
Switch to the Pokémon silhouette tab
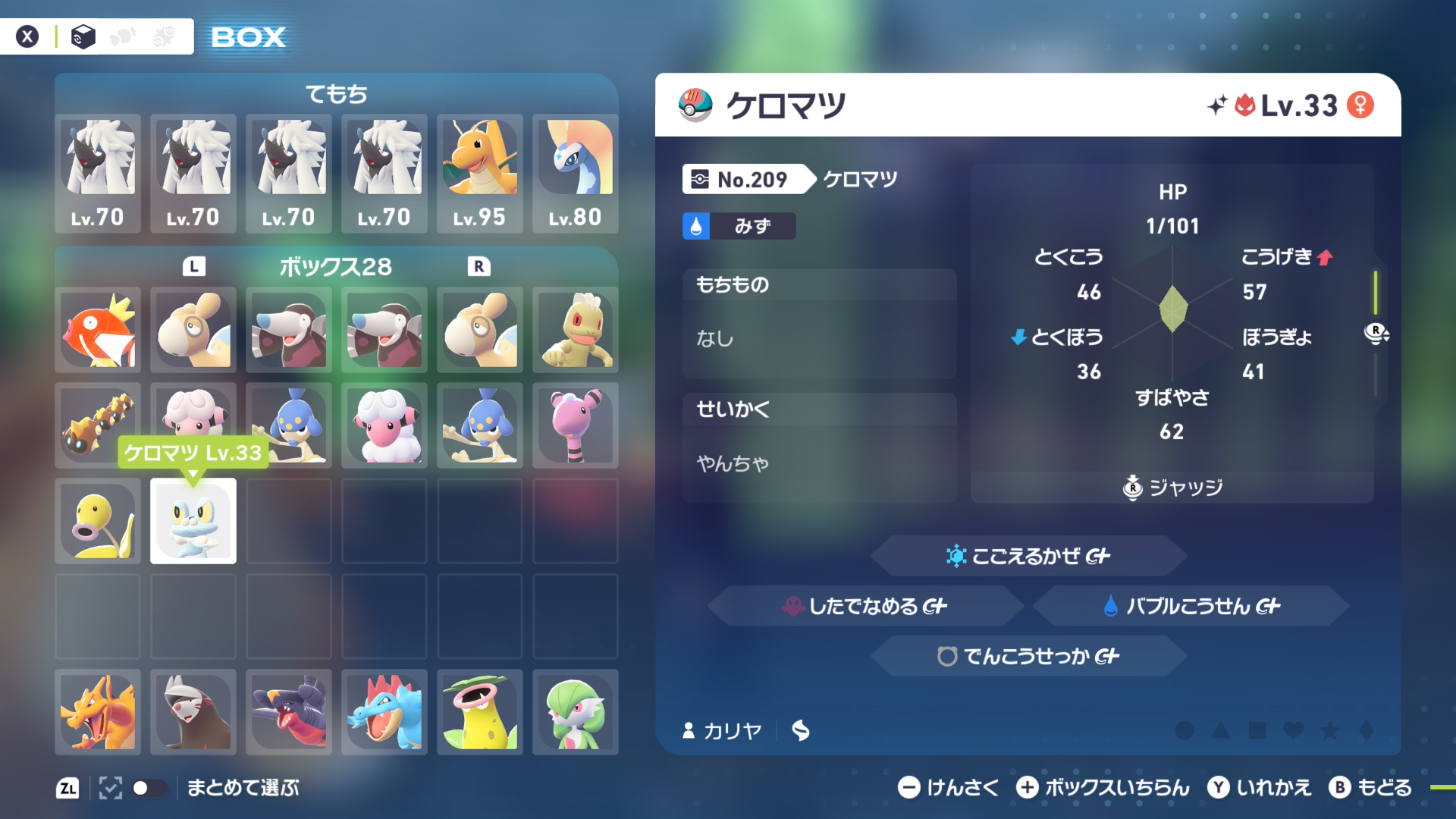123,36
